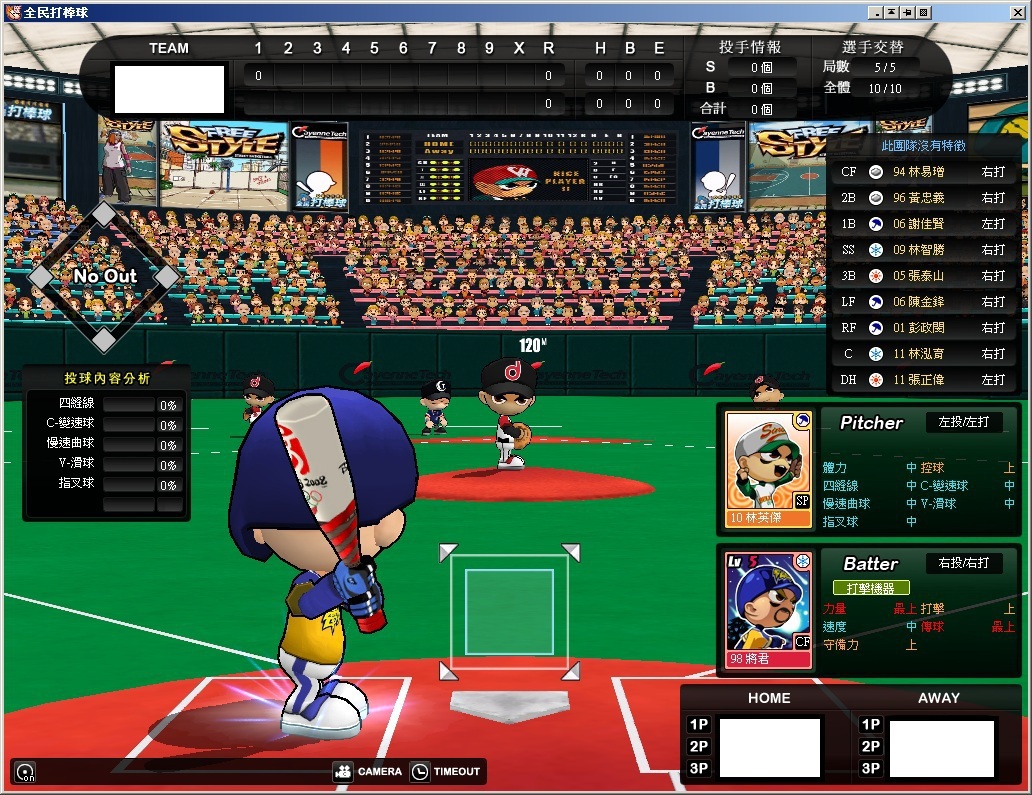Select lineup row SS 09 林智勝
The width and height of the screenshot is (1032, 795).
[922, 250]
